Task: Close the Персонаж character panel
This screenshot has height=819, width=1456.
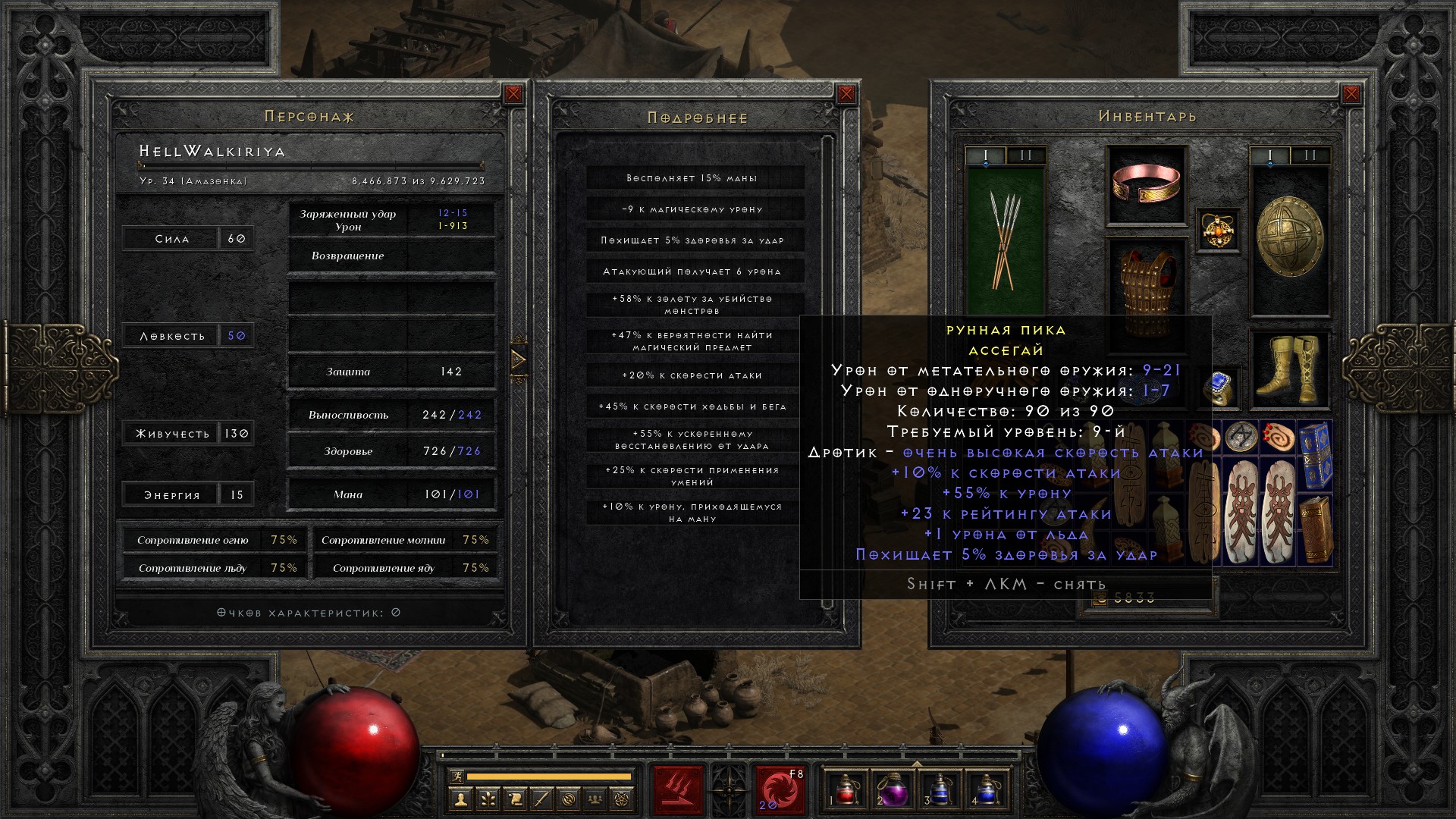Action: coord(513,94)
